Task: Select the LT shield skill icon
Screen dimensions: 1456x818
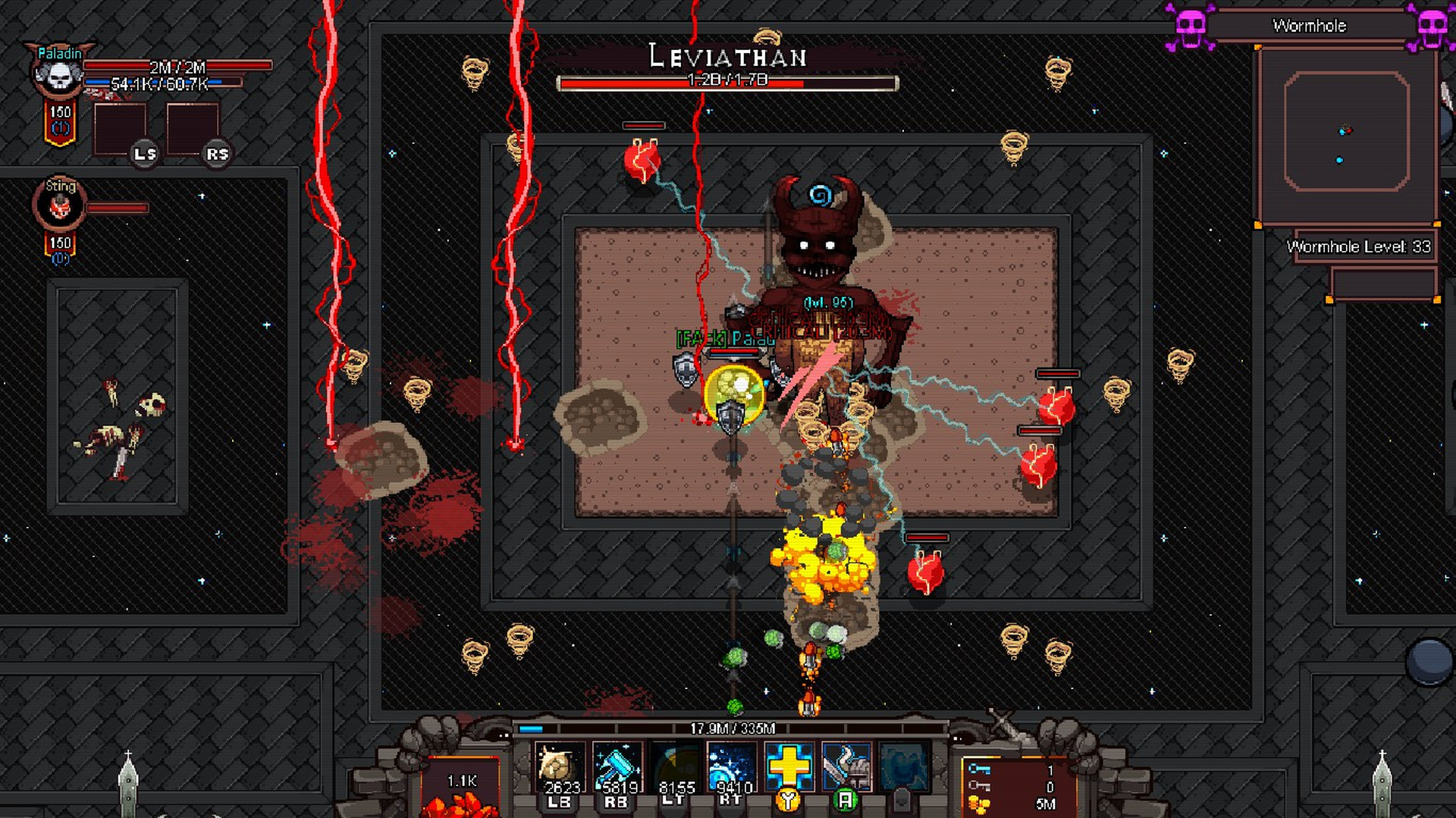Action: pyautogui.click(x=674, y=766)
